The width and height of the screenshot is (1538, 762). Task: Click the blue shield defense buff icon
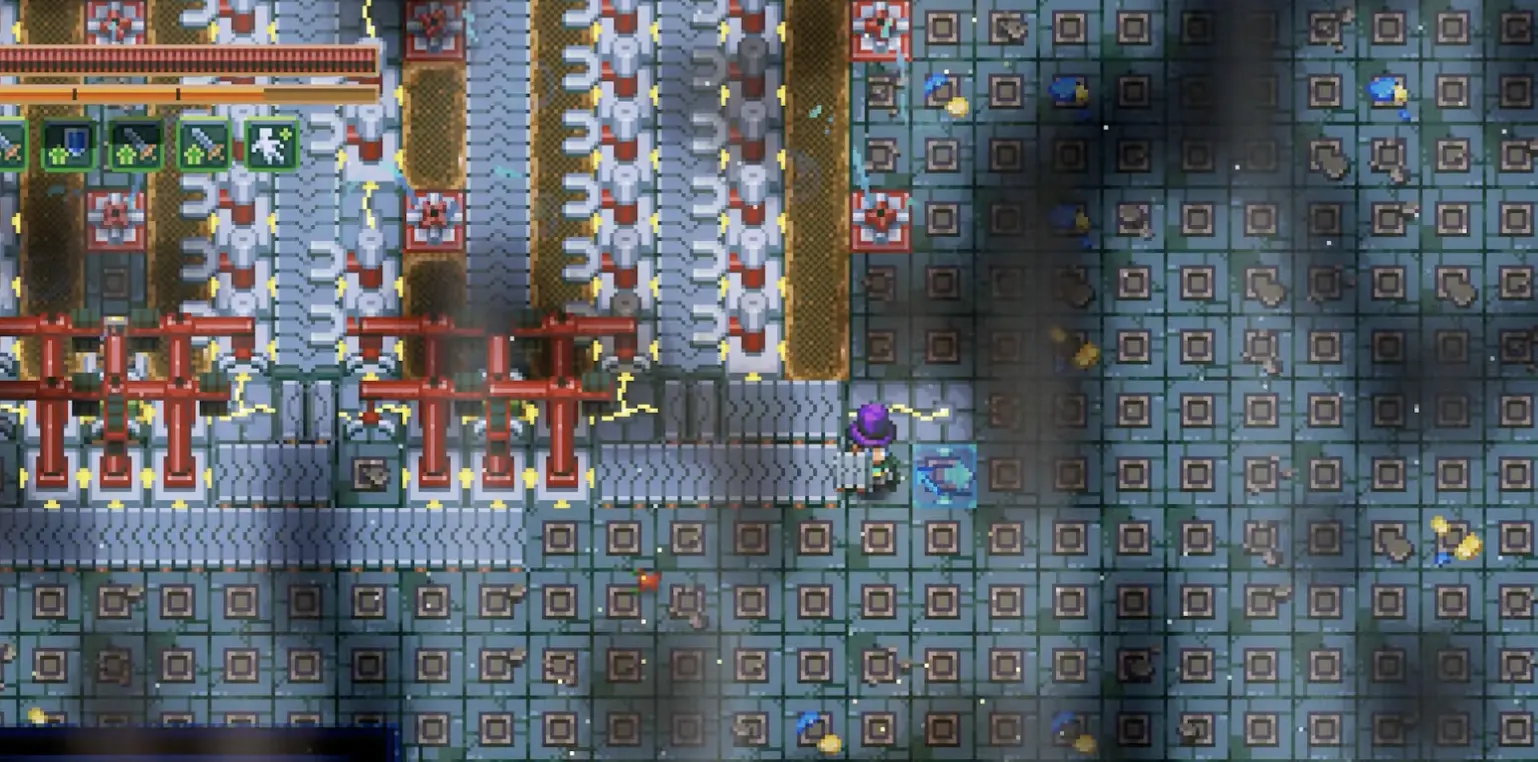68,150
